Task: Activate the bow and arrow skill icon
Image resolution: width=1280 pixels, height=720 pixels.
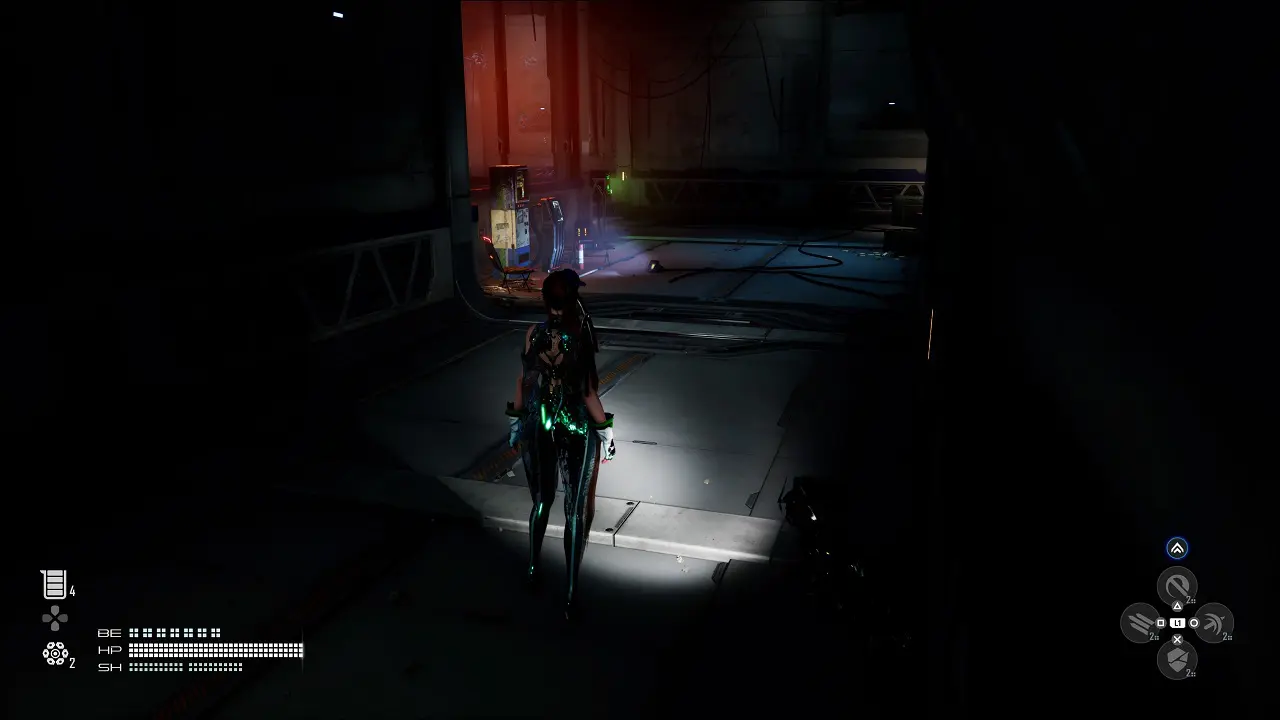Action: (x=1214, y=623)
